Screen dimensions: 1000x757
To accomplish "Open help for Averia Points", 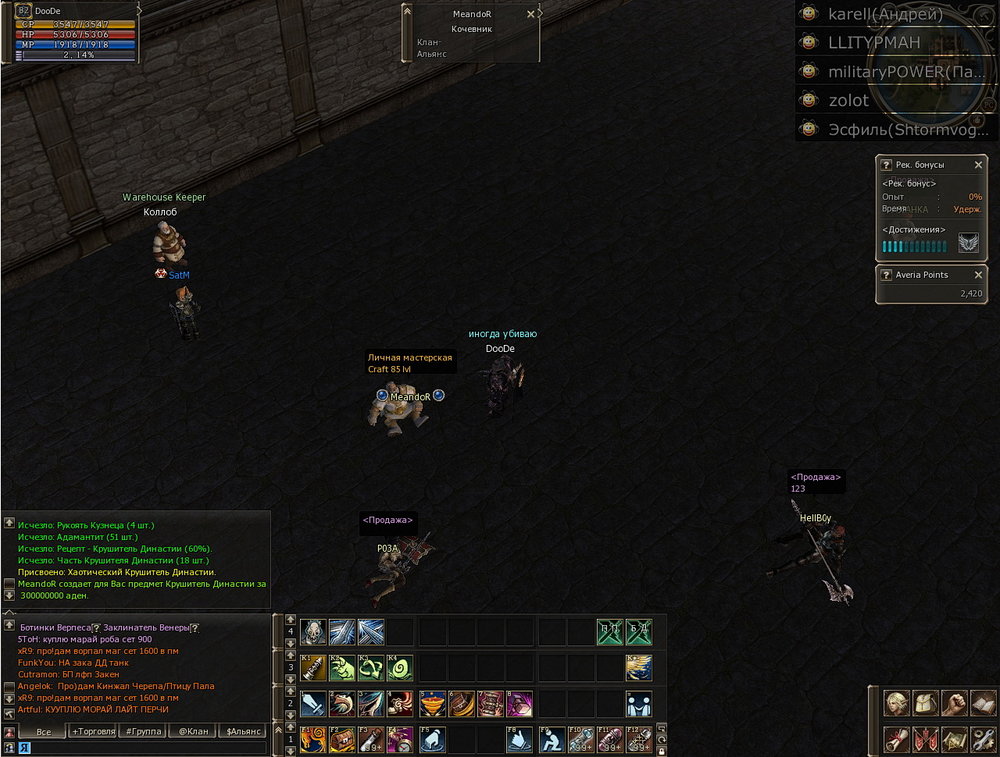I will [885, 274].
